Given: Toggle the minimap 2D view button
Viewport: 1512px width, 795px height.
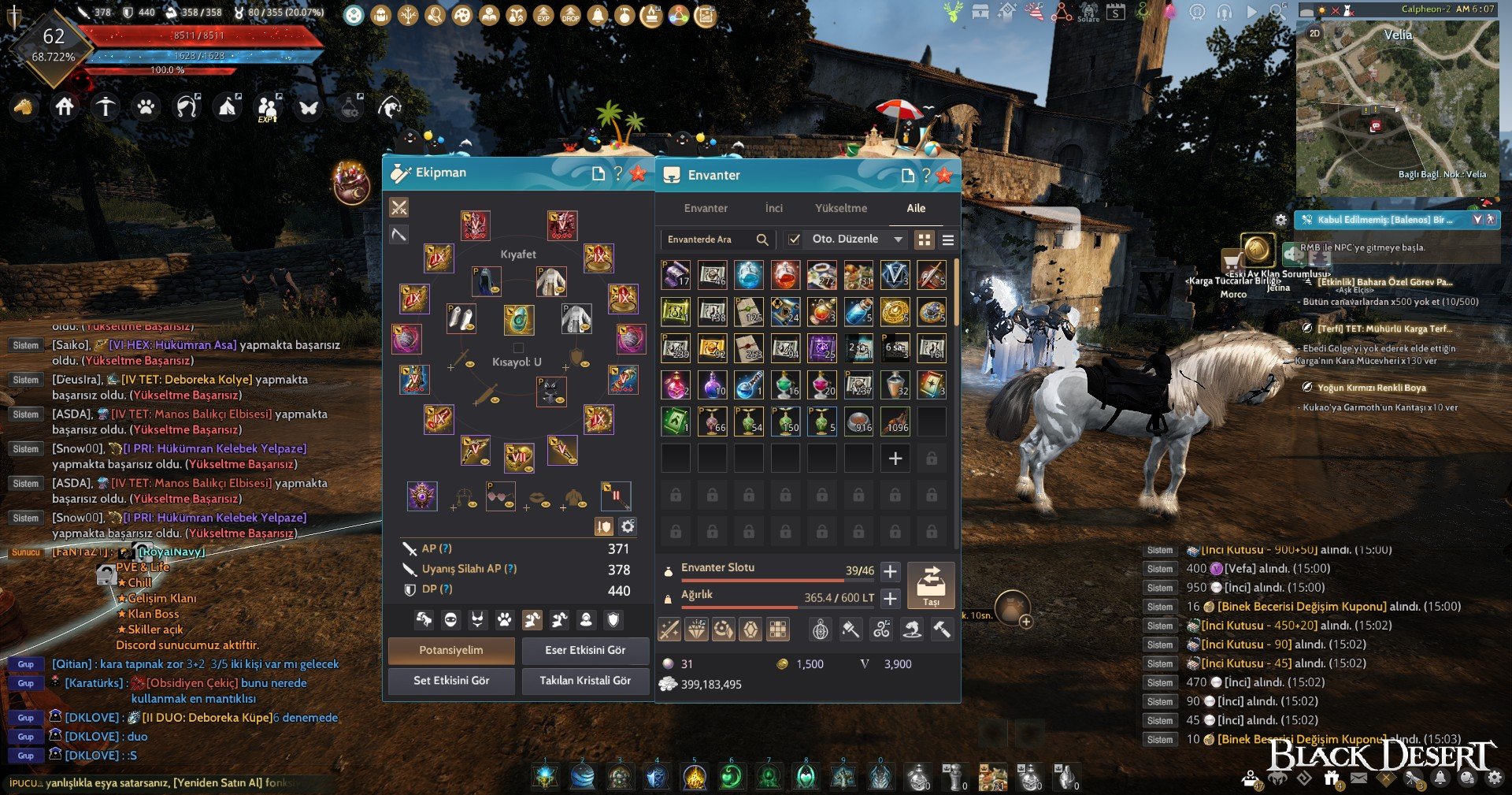Looking at the screenshot, I should (1314, 34).
